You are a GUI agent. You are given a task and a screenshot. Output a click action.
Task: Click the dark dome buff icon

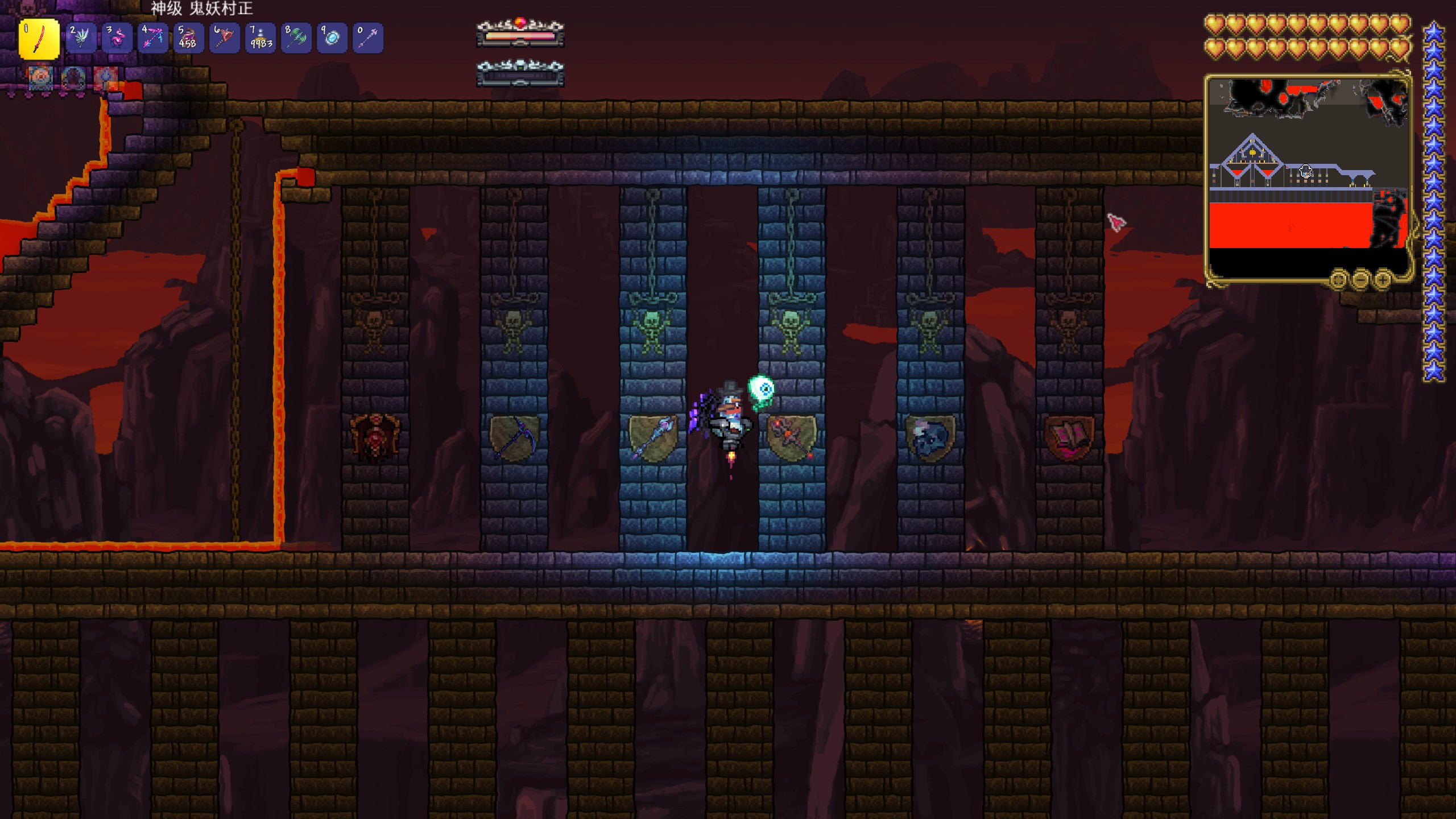click(73, 78)
